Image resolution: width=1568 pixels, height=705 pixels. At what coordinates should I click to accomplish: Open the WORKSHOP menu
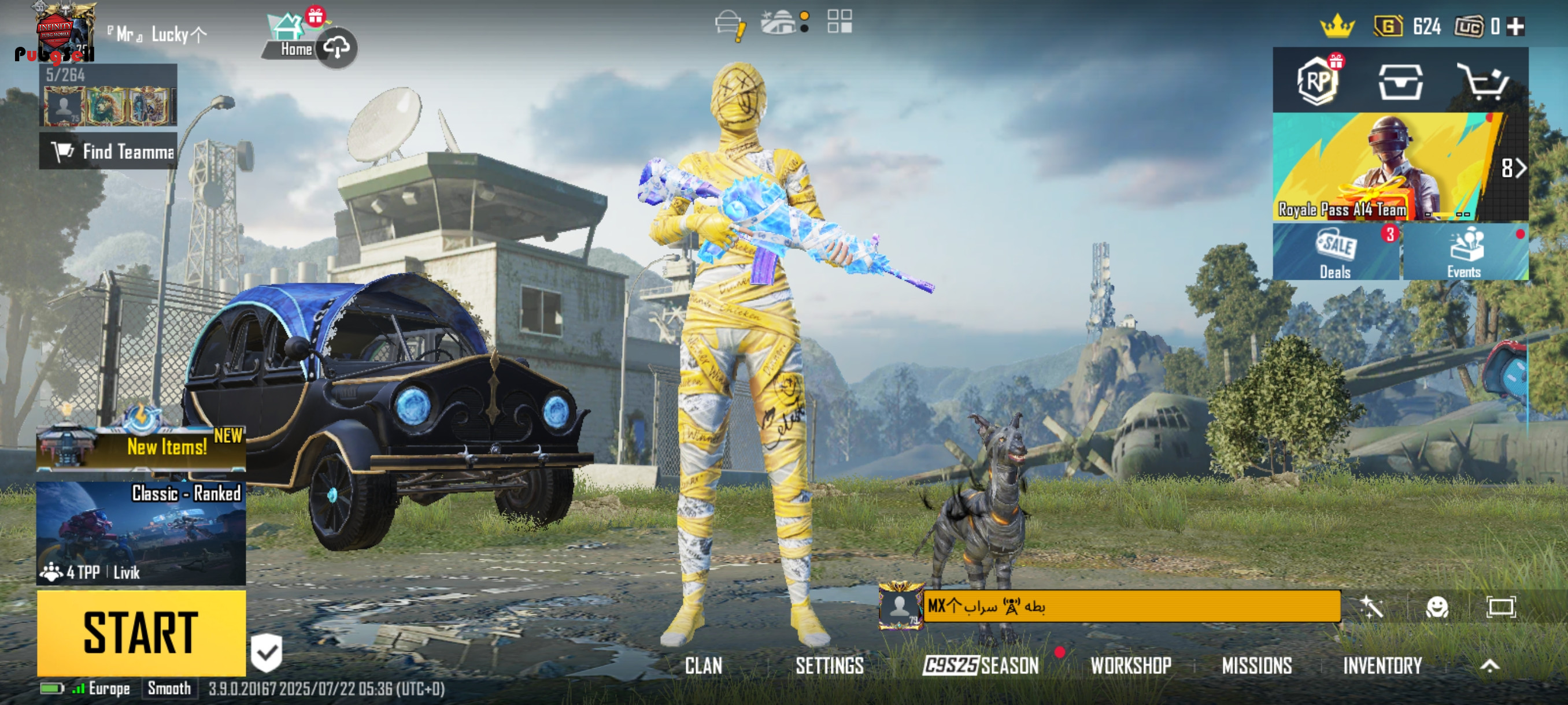coord(1130,666)
